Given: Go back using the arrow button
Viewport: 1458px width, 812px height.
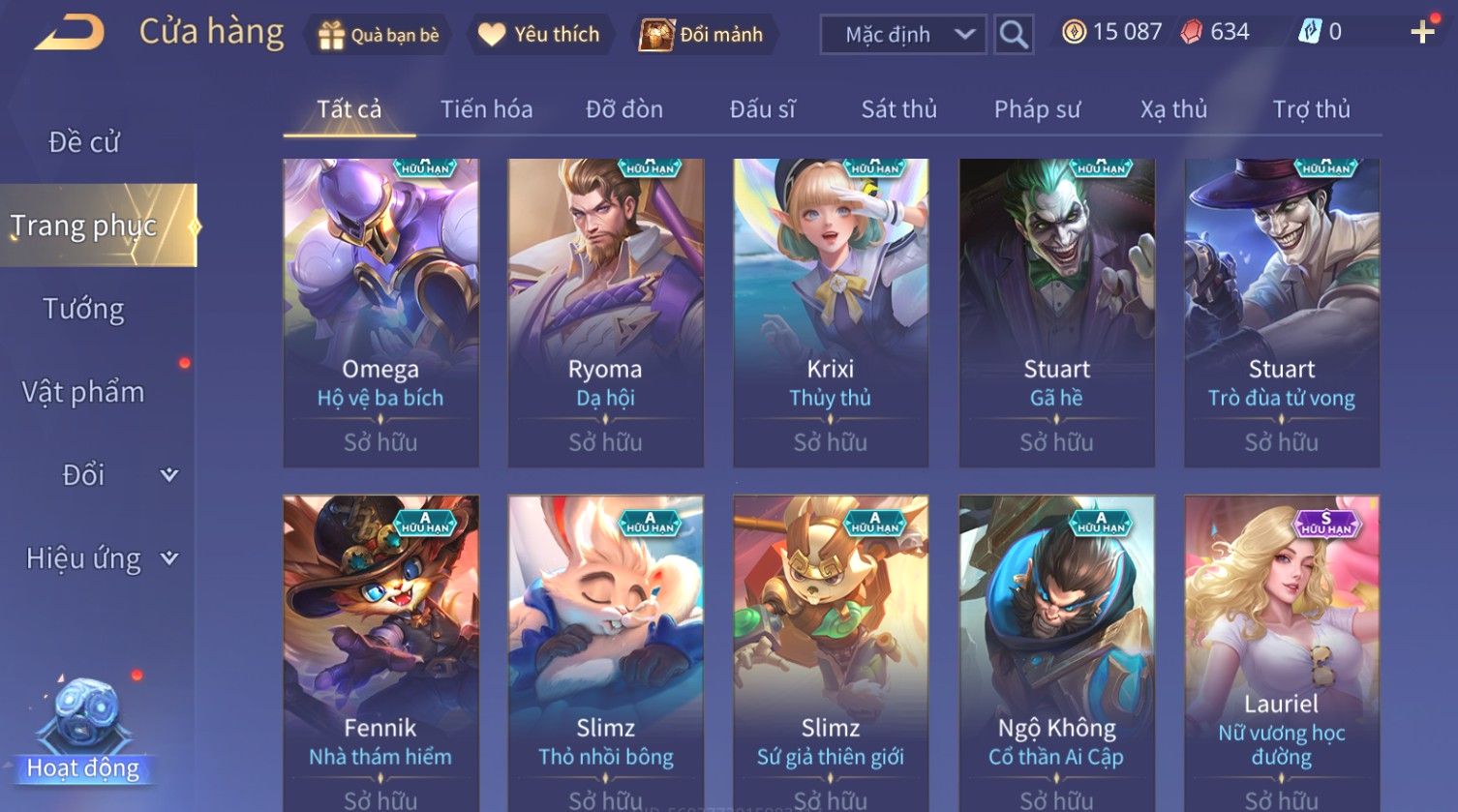Looking at the screenshot, I should point(70,33).
